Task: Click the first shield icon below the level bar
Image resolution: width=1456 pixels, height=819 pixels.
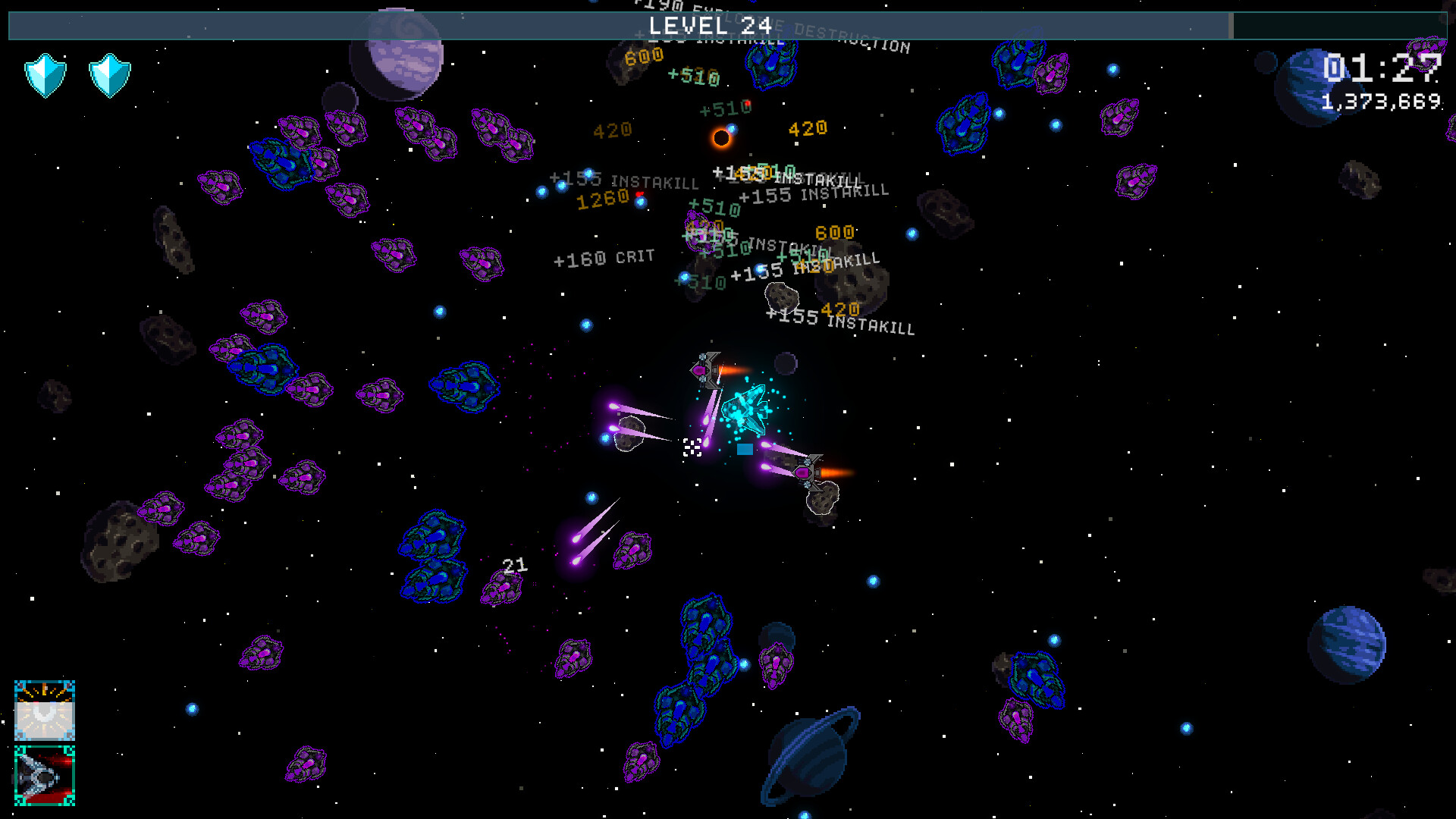Action: [x=45, y=74]
